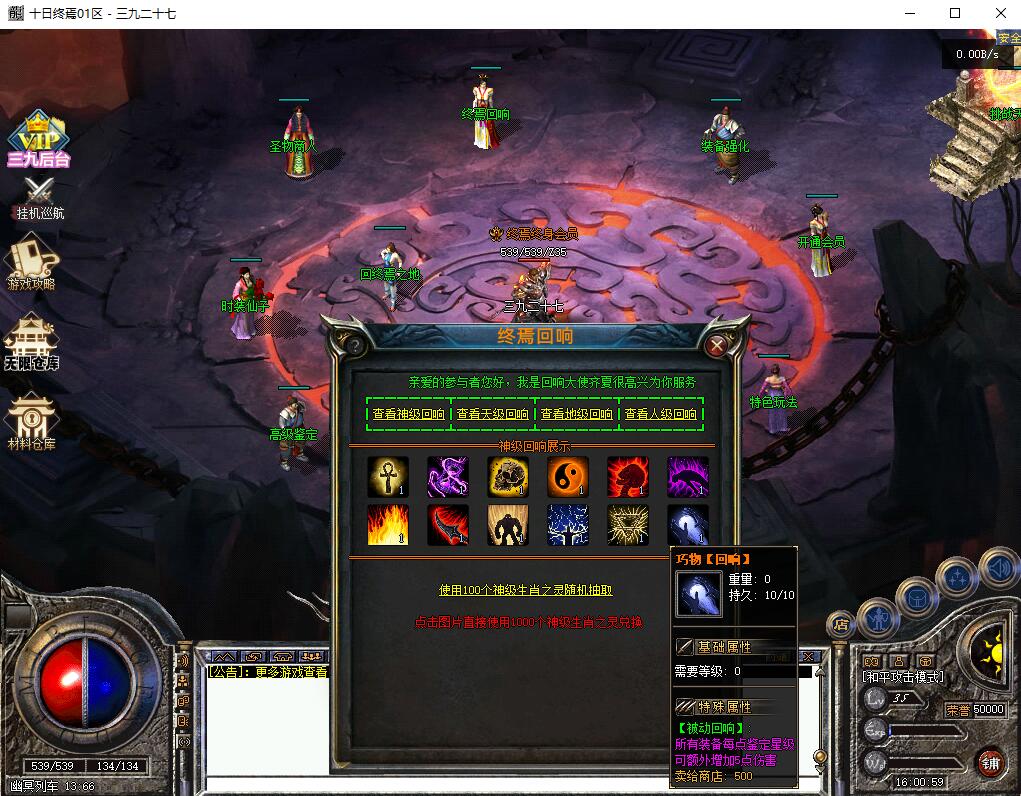Show the 查看天级回响 list
1021x796 pixels.
(x=492, y=414)
